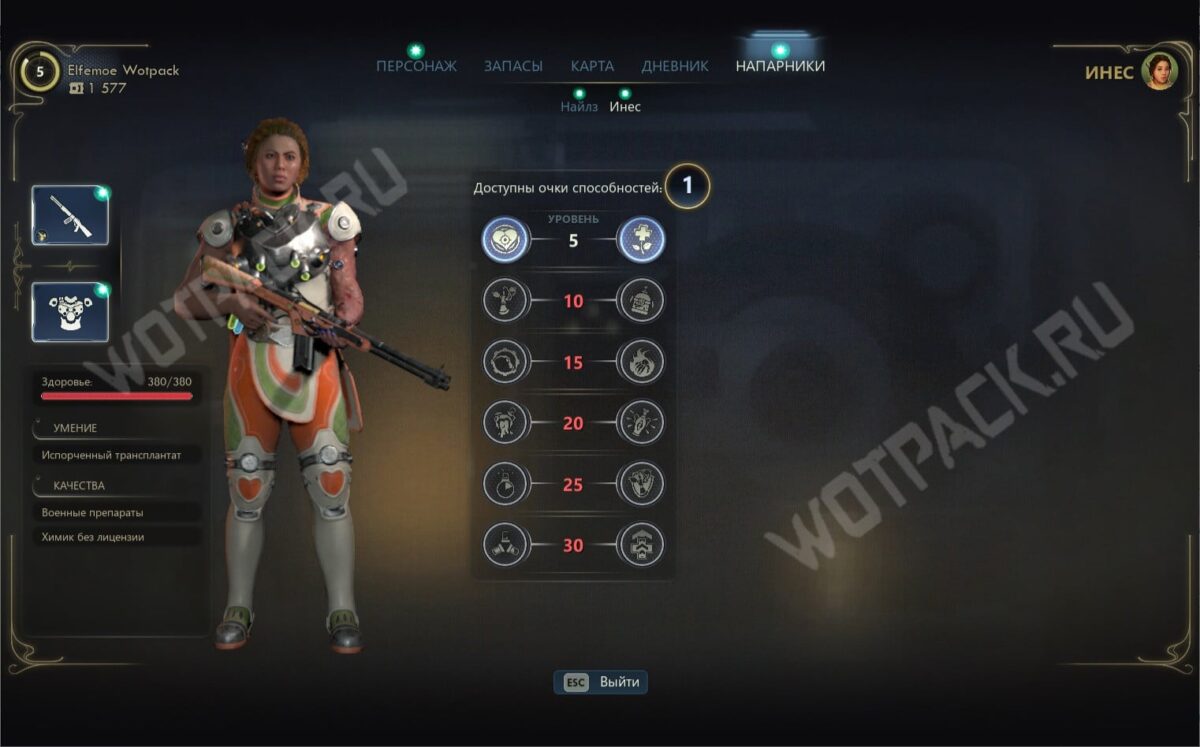Screen dimensions: 1200x747
Task: Pick the level 30 helmet perk
Action: pos(641,546)
